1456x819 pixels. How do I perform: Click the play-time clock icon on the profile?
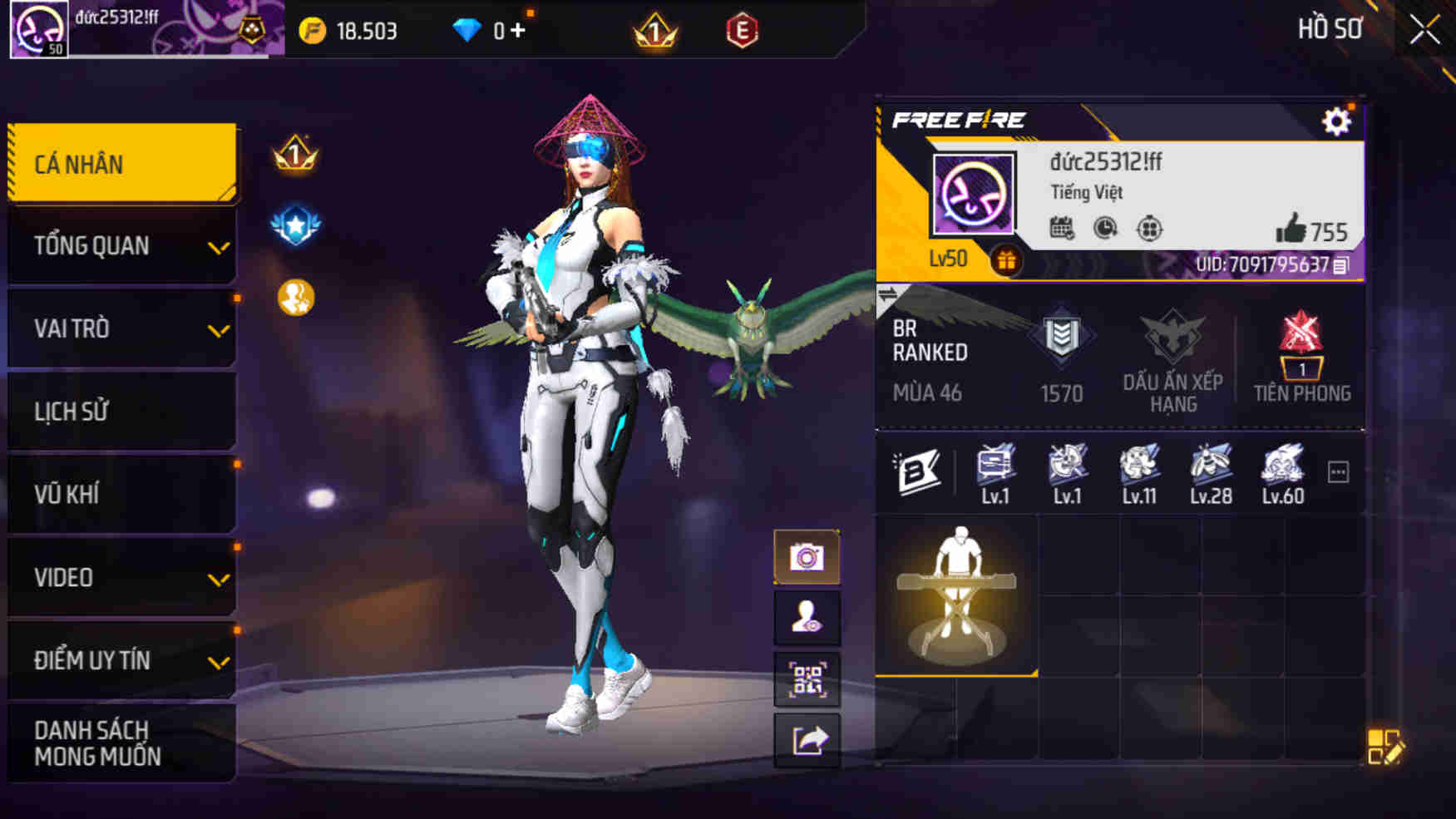pyautogui.click(x=1104, y=230)
